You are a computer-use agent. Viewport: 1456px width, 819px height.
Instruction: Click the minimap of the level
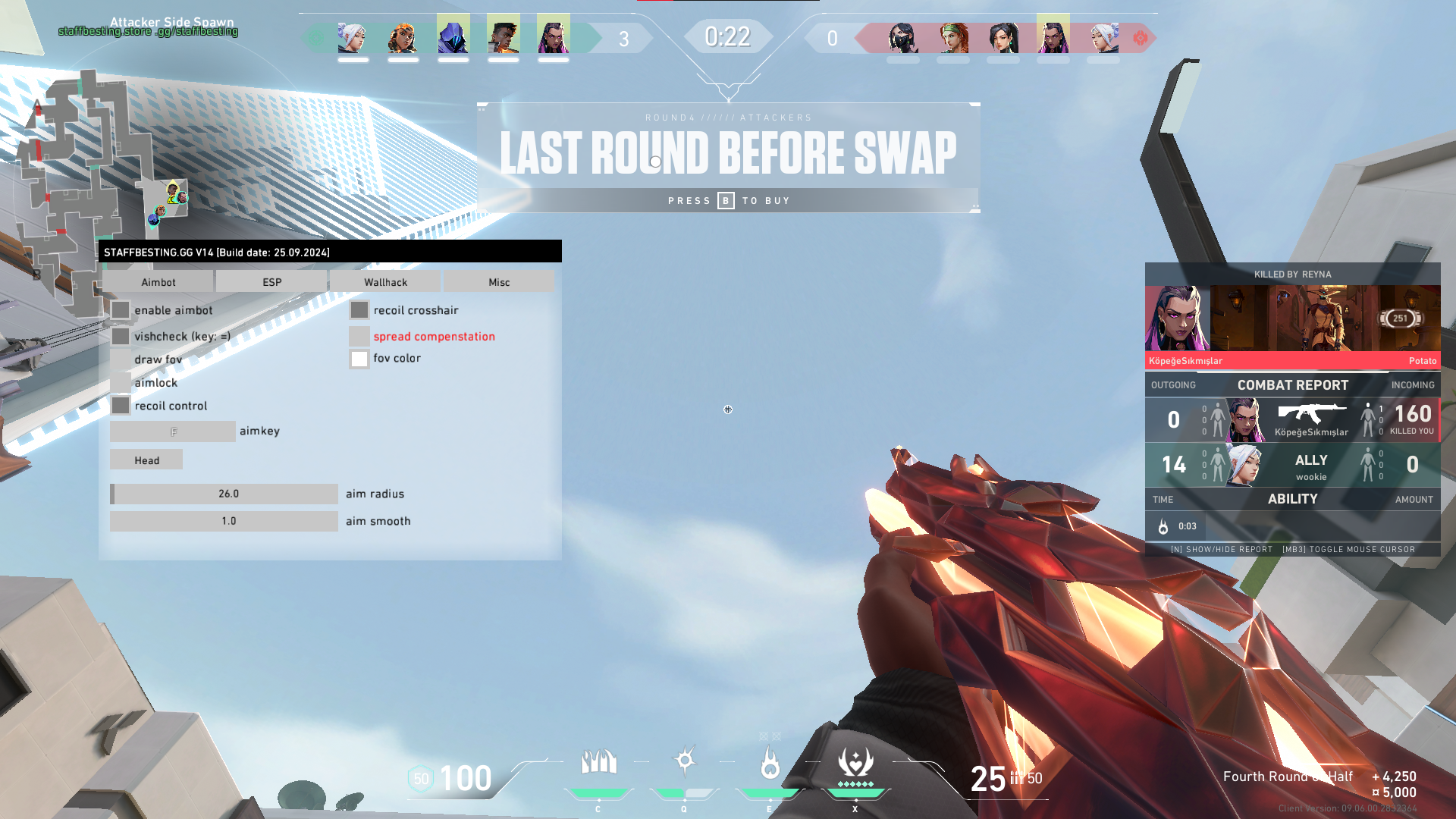pyautogui.click(x=91, y=190)
